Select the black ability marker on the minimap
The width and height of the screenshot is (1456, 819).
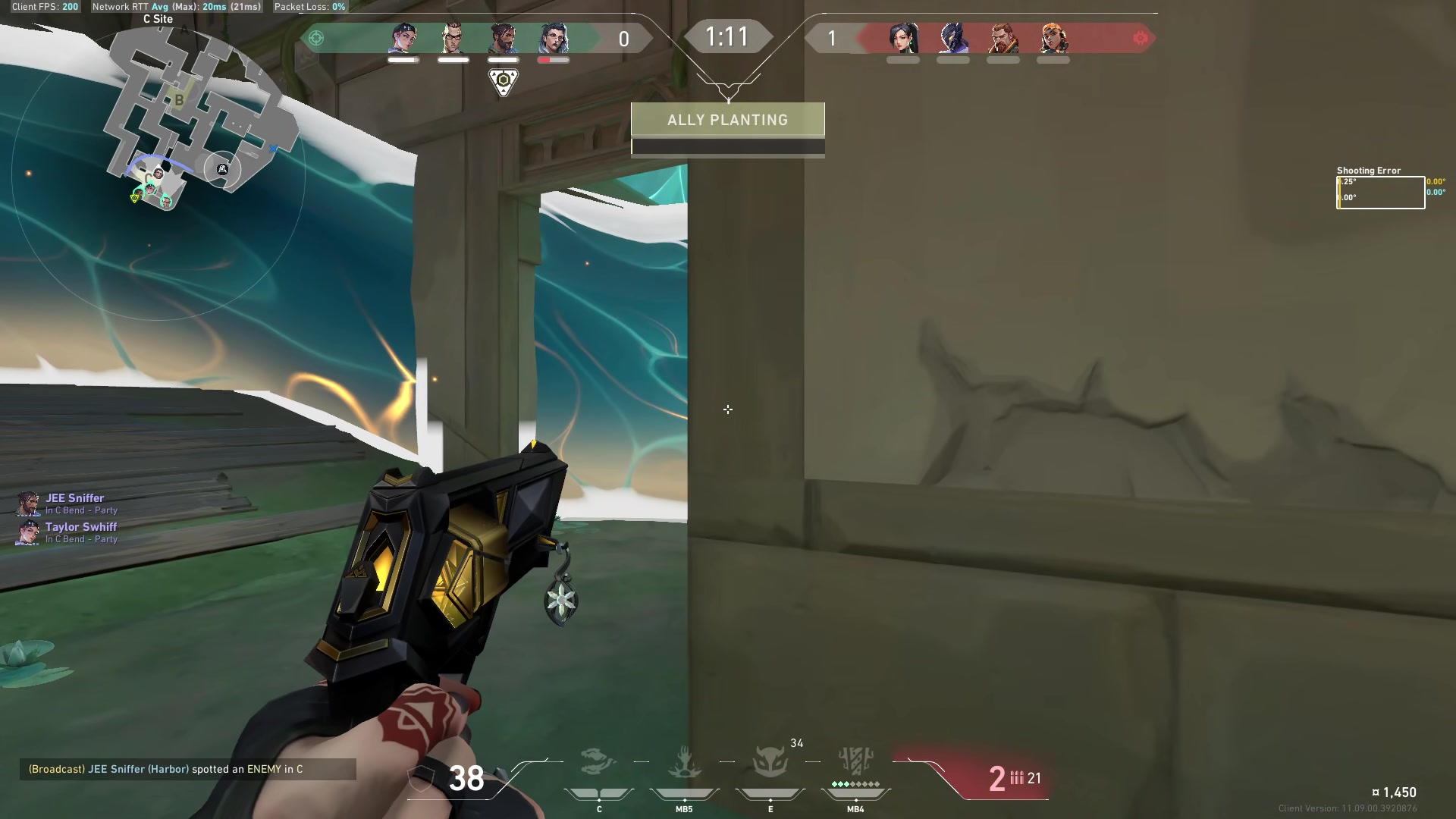click(x=222, y=169)
